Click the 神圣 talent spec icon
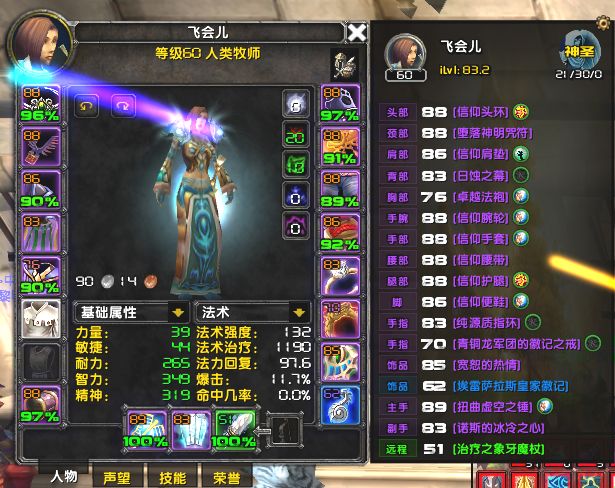The image size is (615, 488). click(574, 48)
